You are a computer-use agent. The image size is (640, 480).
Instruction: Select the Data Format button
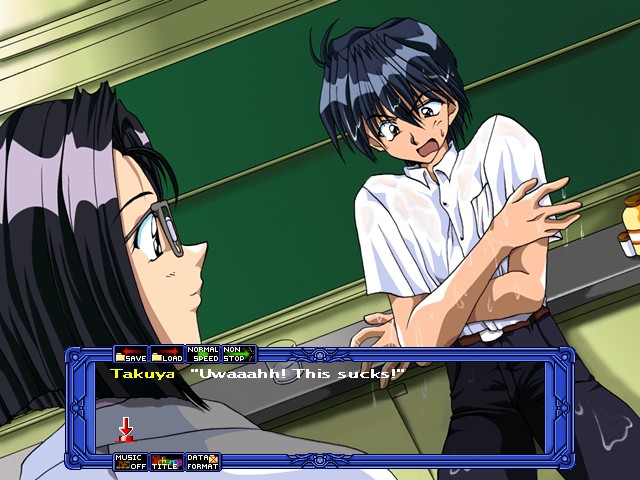pos(203,462)
